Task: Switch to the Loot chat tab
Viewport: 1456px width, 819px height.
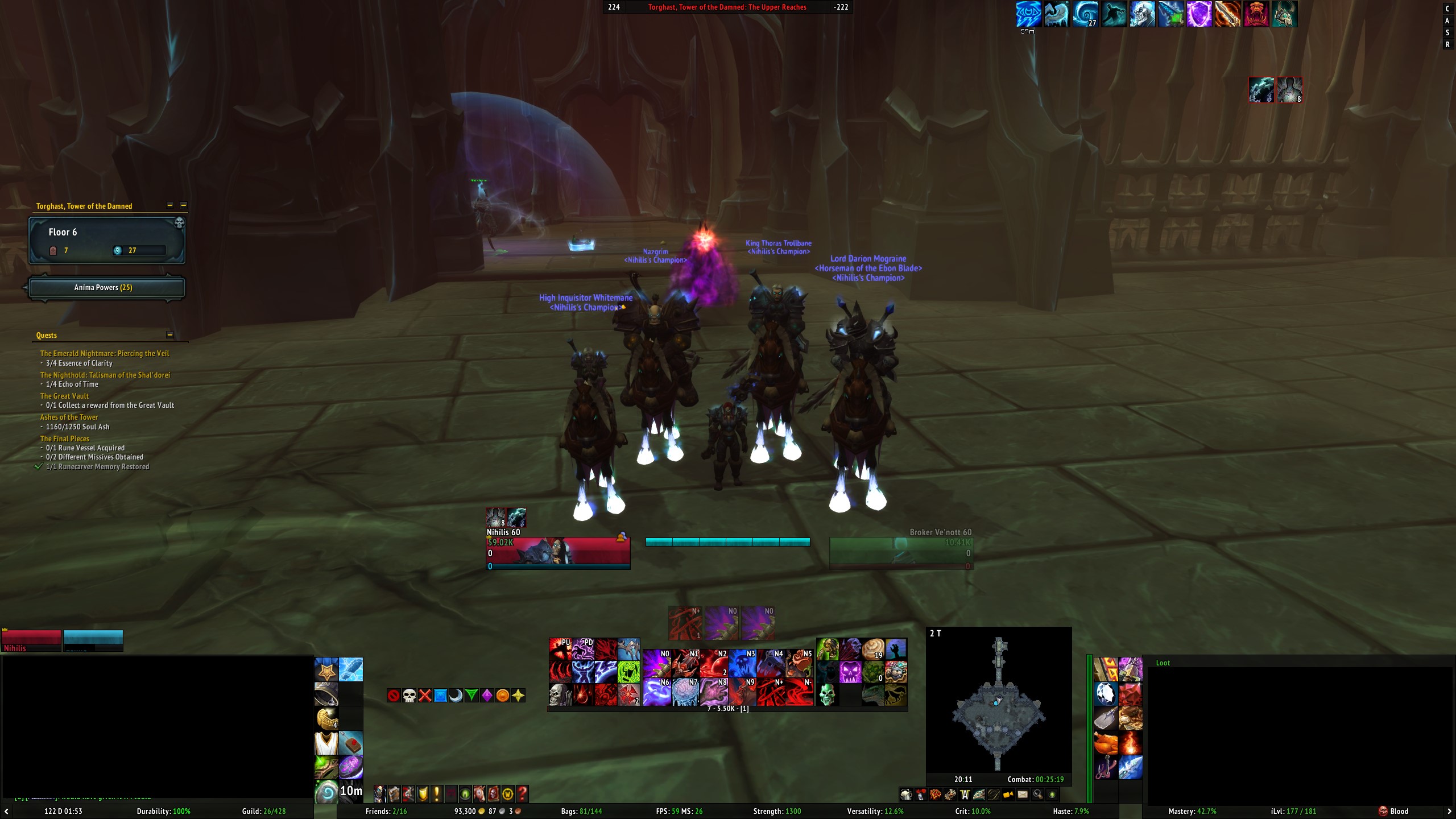Action: (x=1163, y=663)
